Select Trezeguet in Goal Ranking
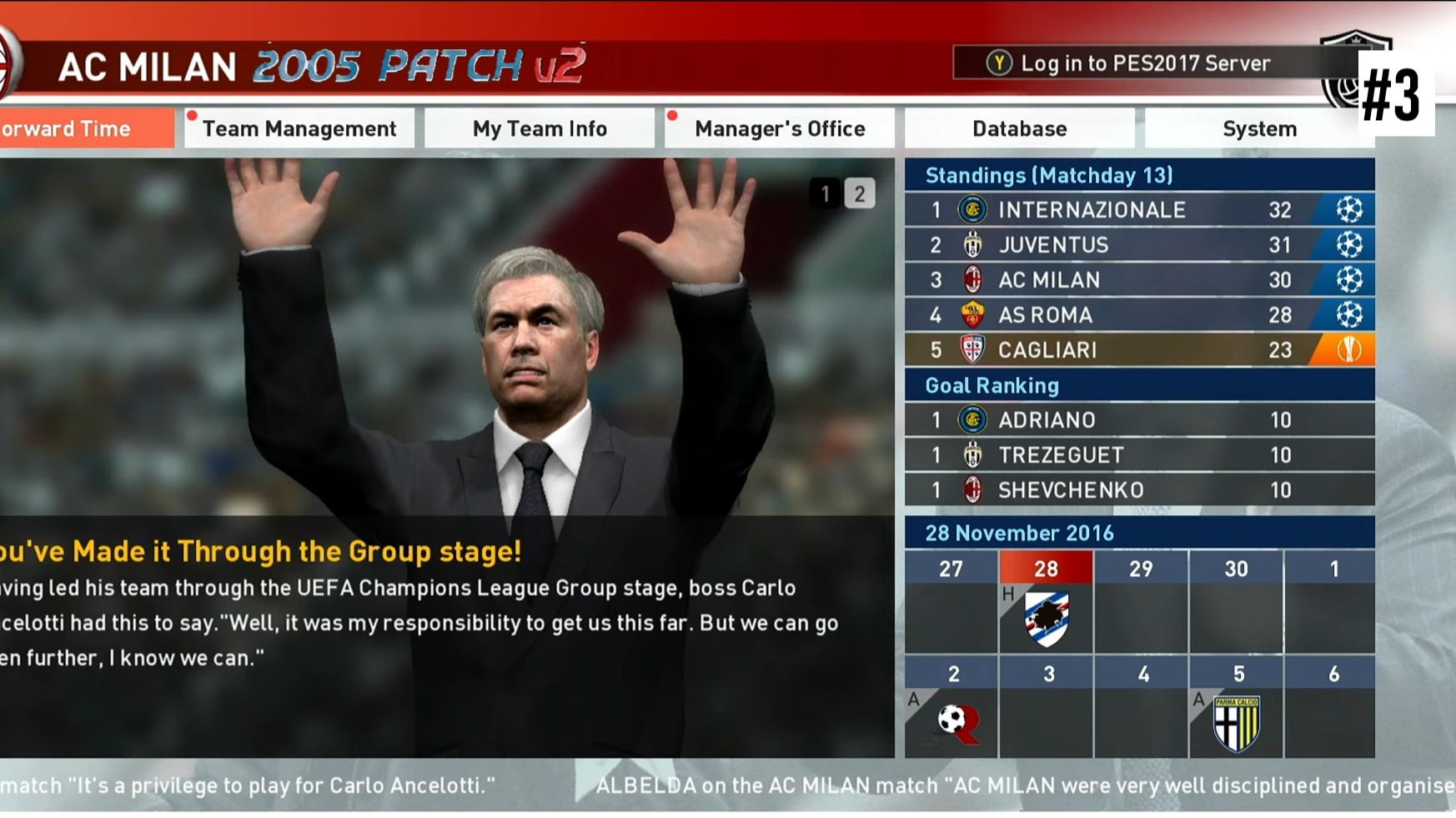 1139,454
